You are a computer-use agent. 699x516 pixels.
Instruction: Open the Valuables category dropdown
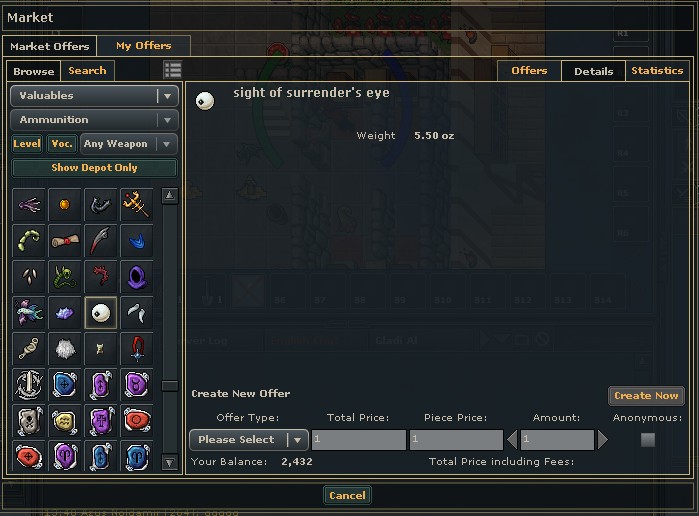(x=94, y=96)
